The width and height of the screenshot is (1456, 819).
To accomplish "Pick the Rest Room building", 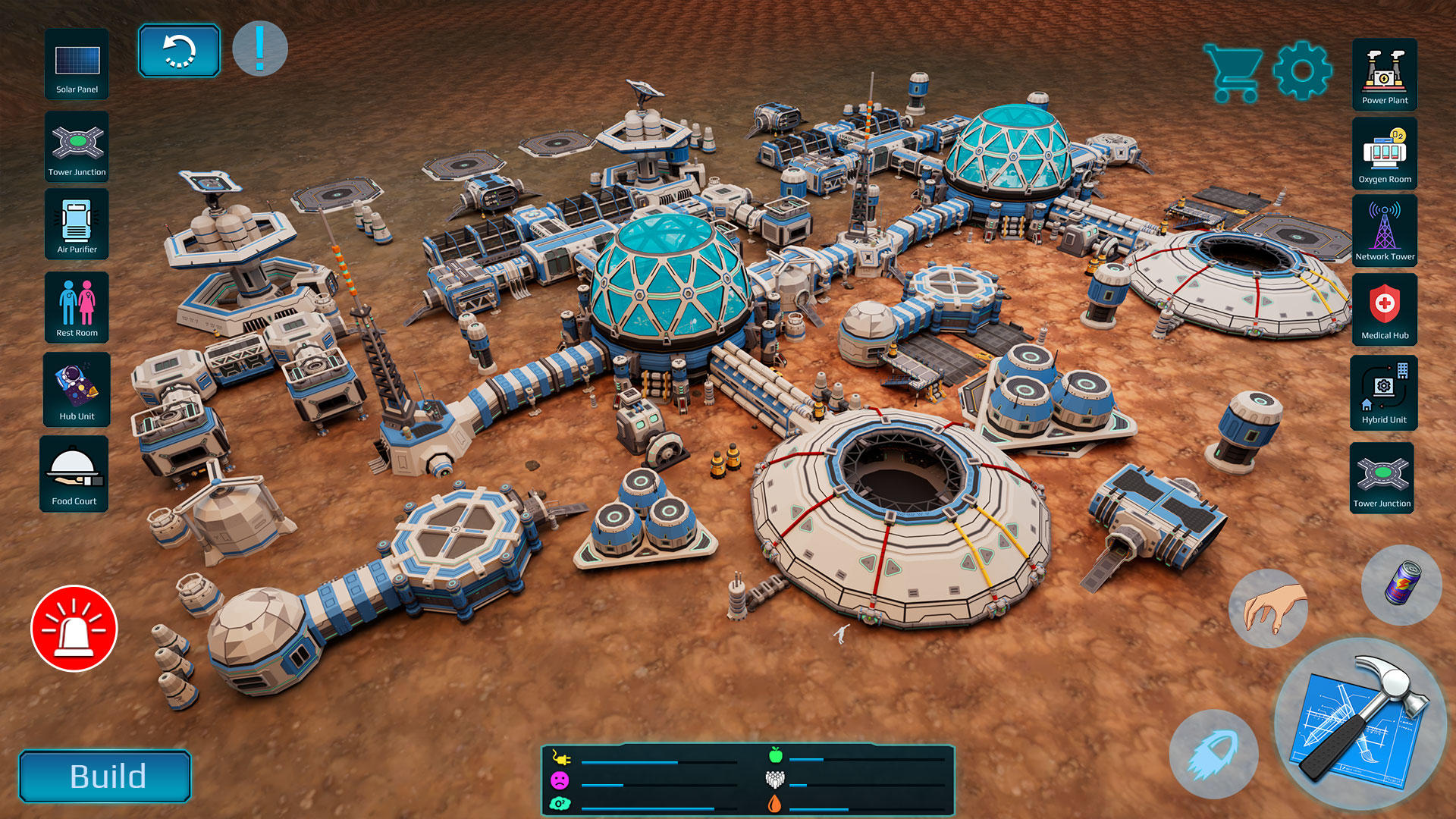I will [x=77, y=307].
